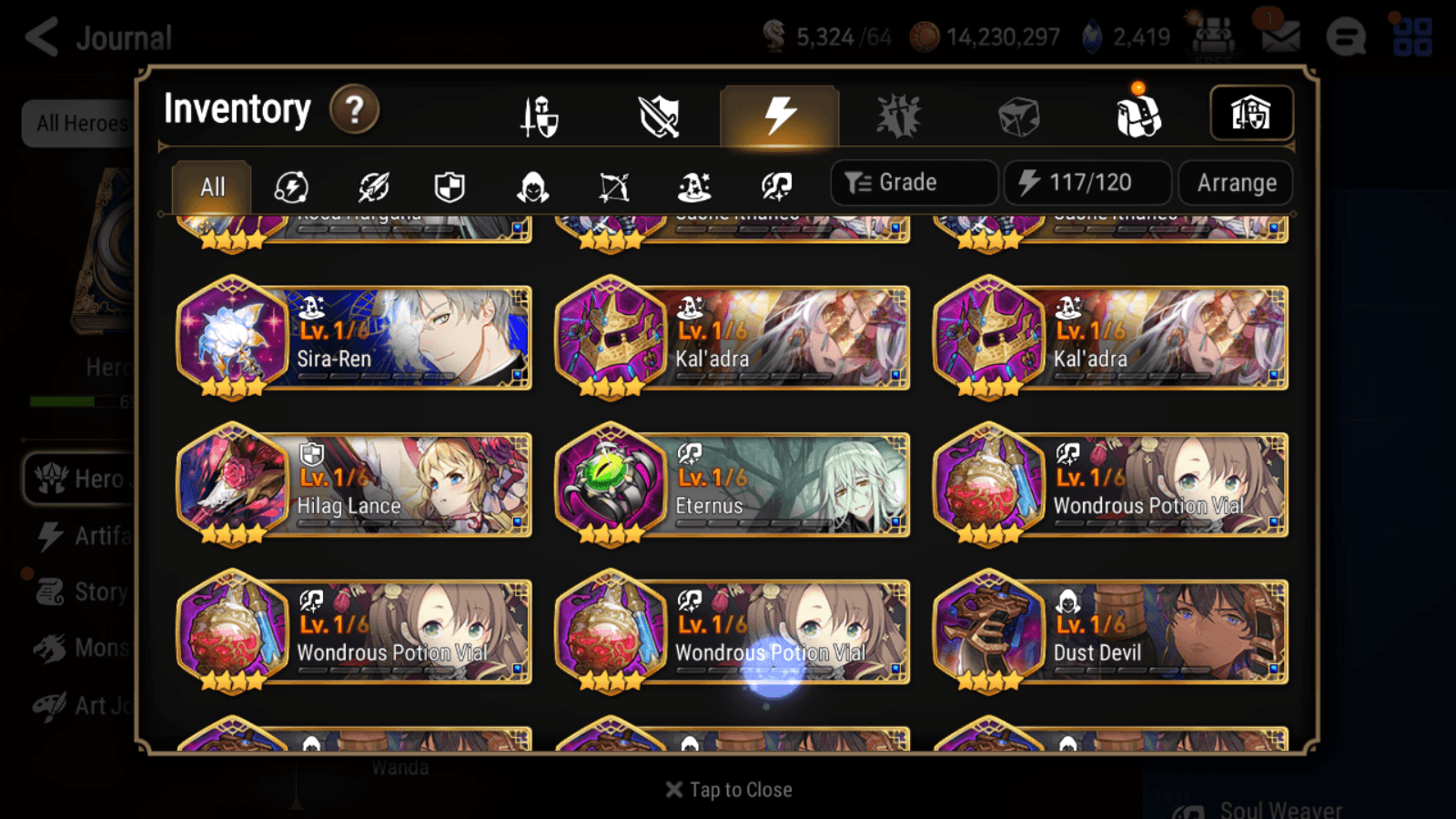Screen dimensions: 1456x819
Task: Click the Inventory help question mark
Action: tap(354, 110)
